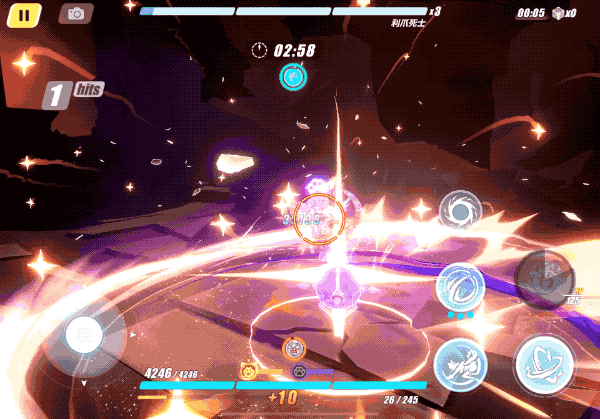Open the camera screenshot mode

[x=75, y=14]
